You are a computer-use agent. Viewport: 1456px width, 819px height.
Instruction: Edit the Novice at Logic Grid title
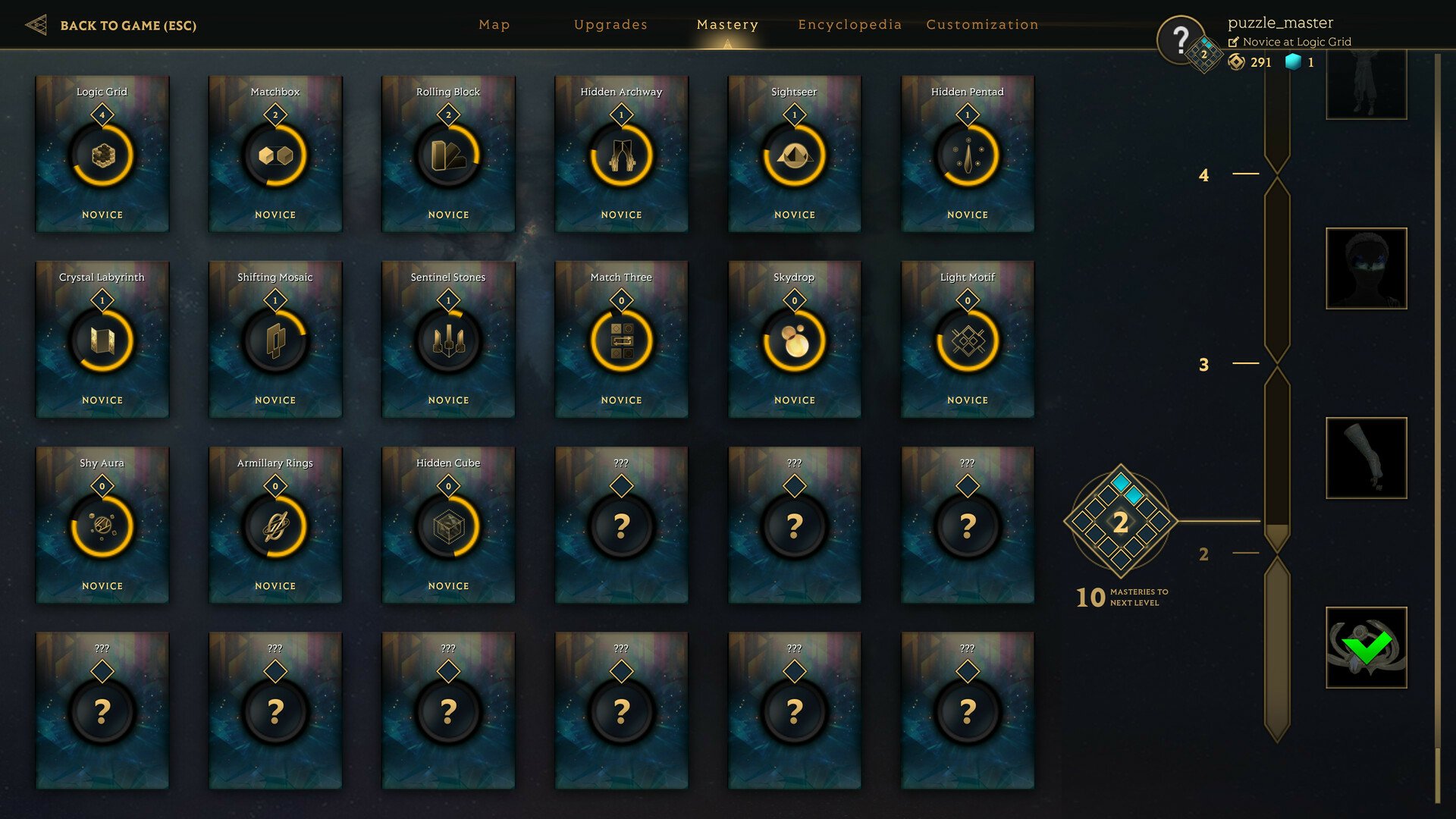point(1234,42)
